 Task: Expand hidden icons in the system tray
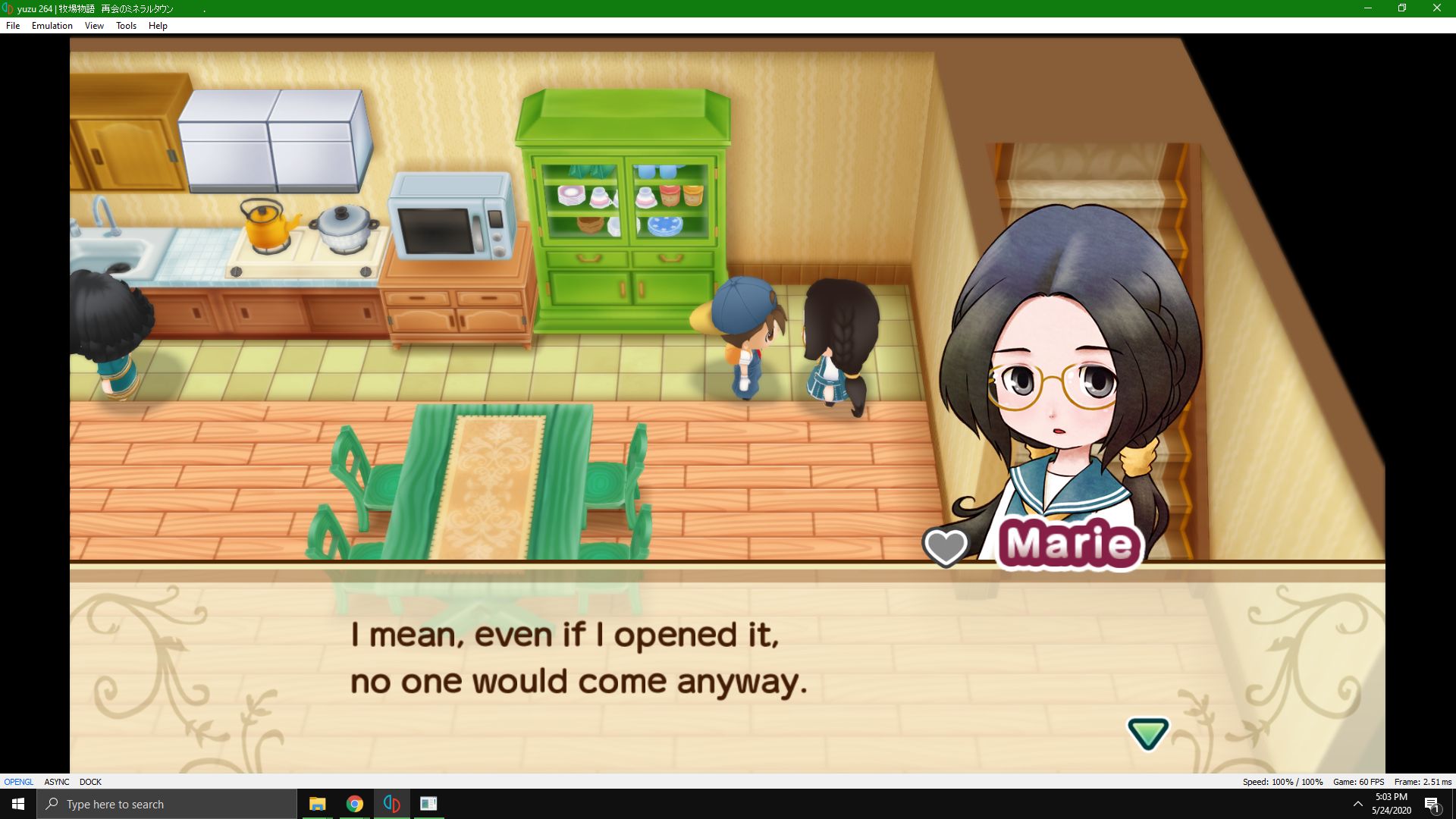1357,804
